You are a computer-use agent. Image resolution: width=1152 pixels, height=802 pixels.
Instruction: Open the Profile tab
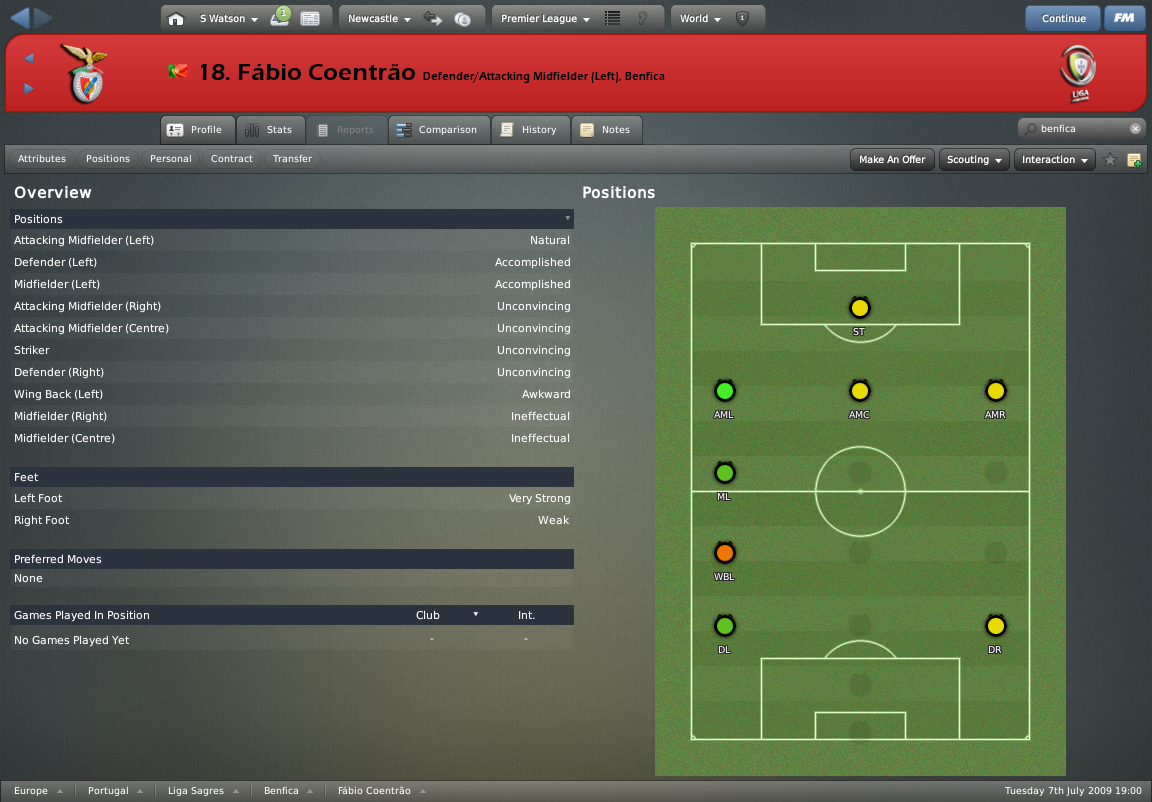(x=196, y=130)
